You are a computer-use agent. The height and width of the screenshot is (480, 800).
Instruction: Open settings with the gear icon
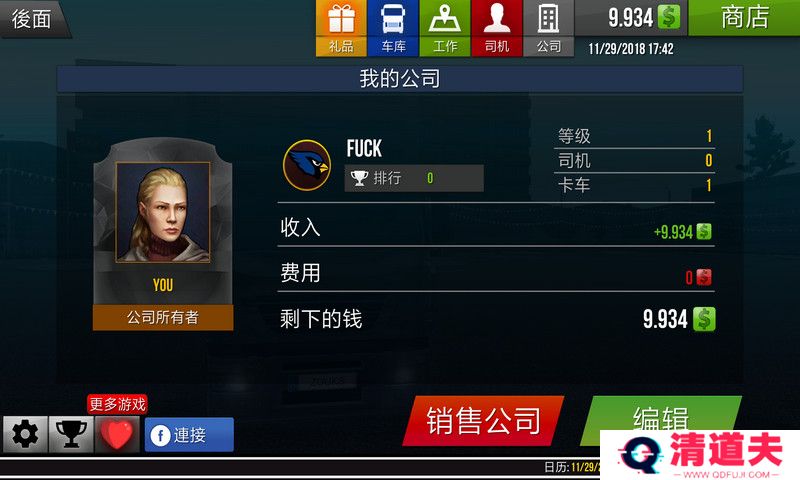[25, 435]
